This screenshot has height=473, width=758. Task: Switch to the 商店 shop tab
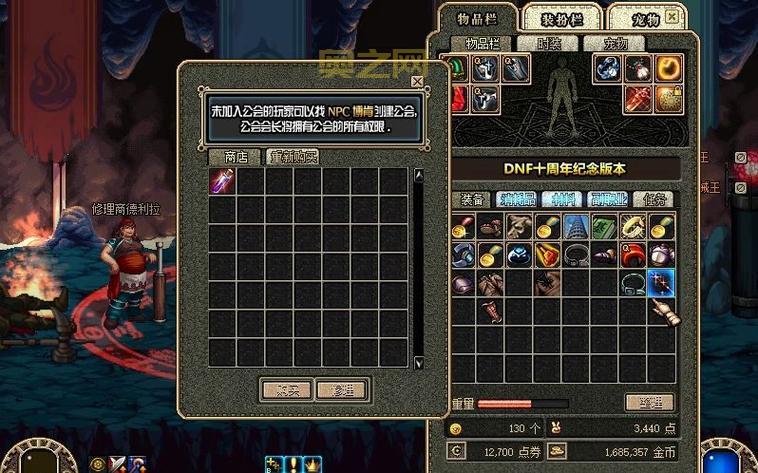236,157
